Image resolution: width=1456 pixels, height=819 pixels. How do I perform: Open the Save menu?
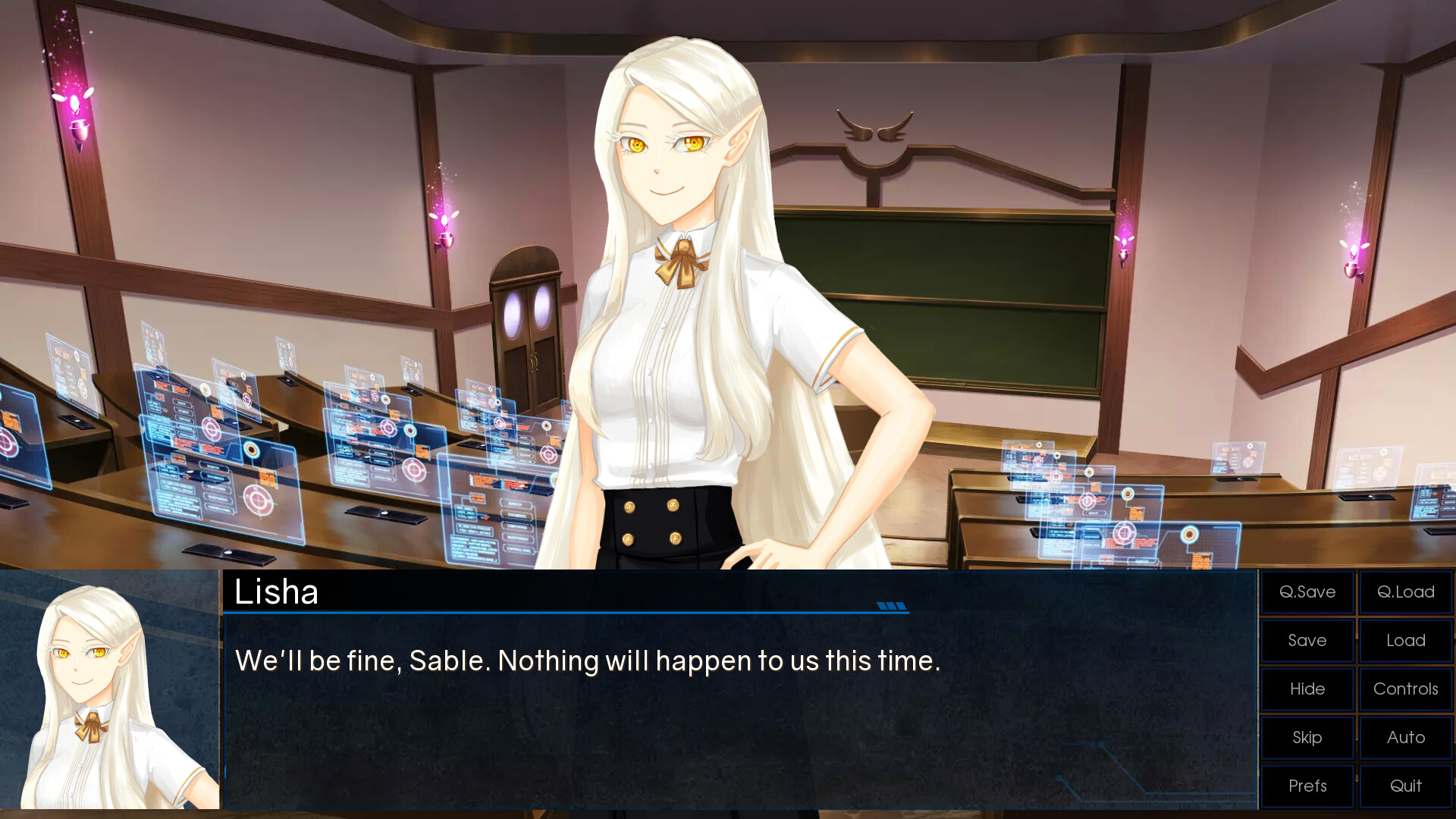1307,641
